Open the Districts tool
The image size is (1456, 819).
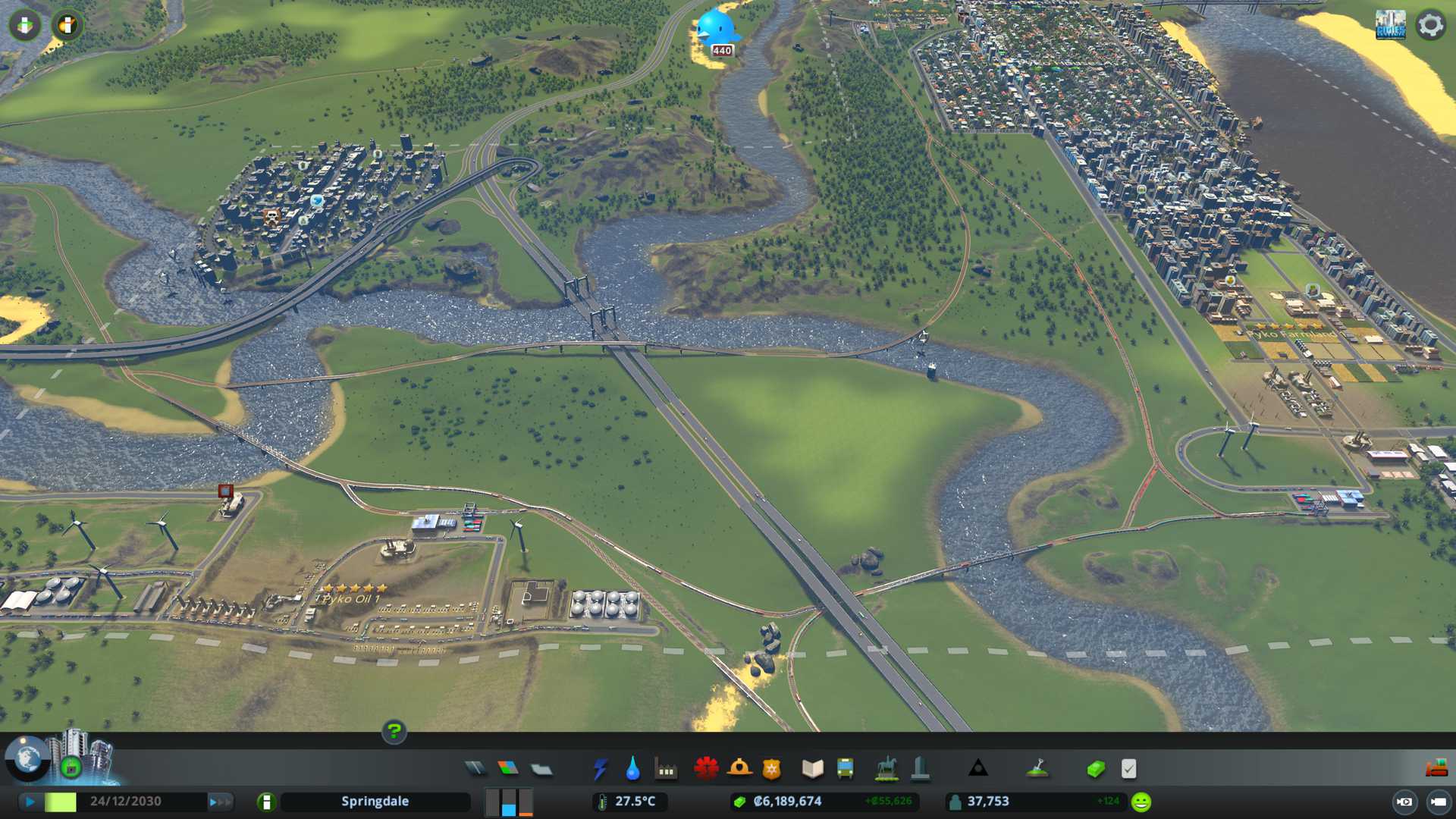[541, 769]
